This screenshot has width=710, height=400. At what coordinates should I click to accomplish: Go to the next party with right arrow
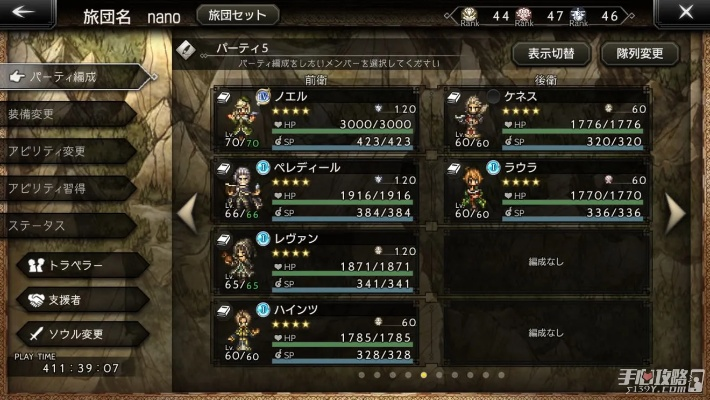676,212
